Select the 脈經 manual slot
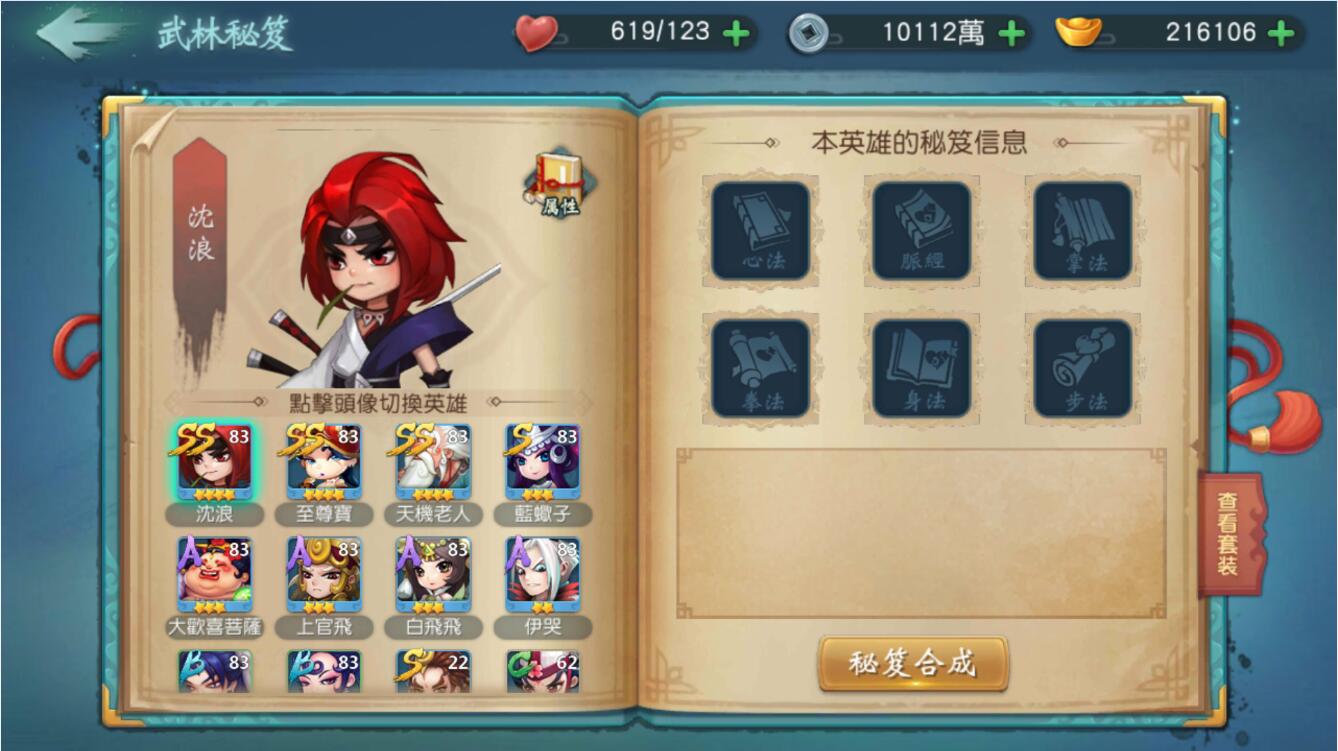 click(x=920, y=232)
